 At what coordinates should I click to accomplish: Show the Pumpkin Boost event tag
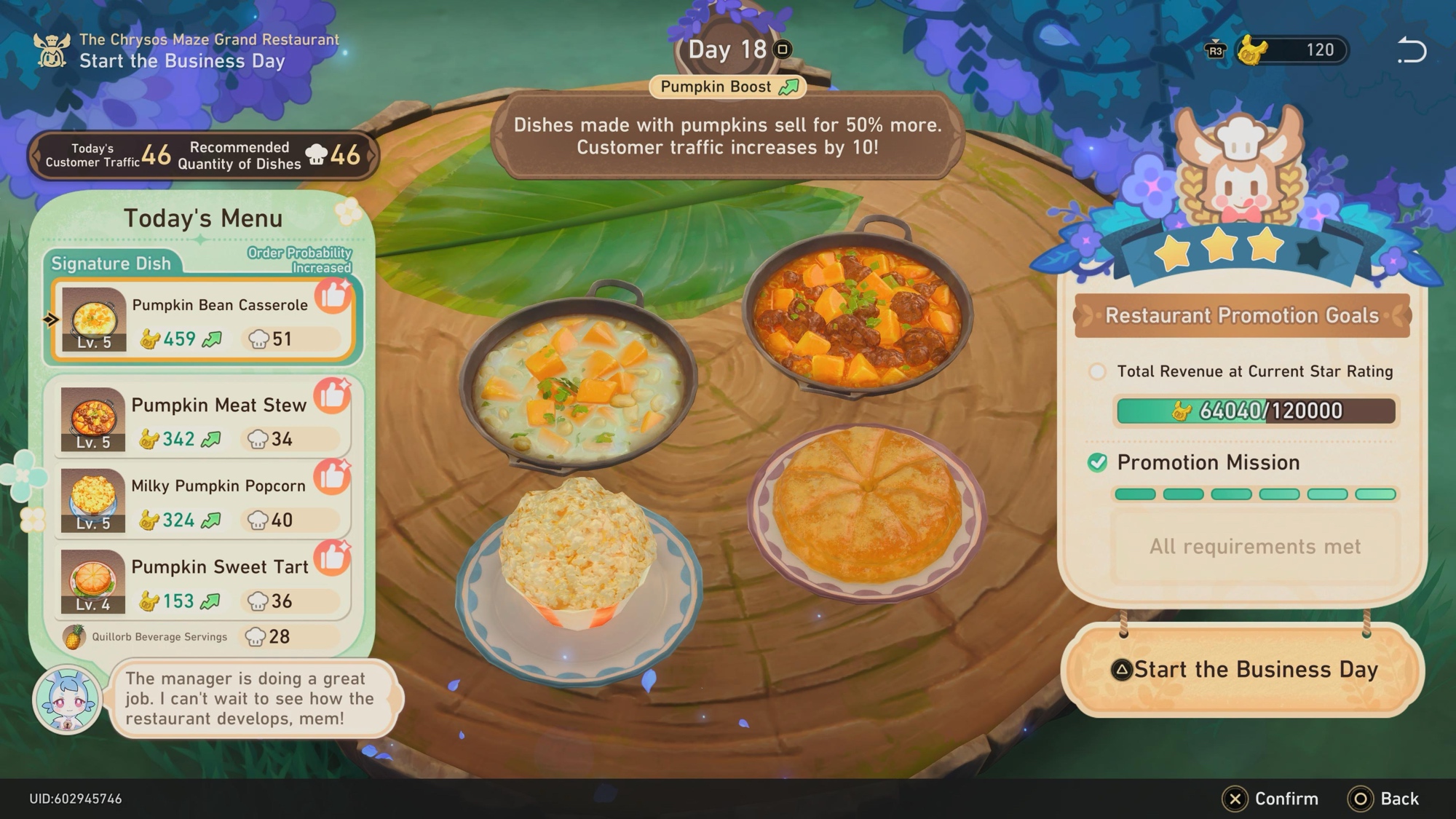[727, 87]
